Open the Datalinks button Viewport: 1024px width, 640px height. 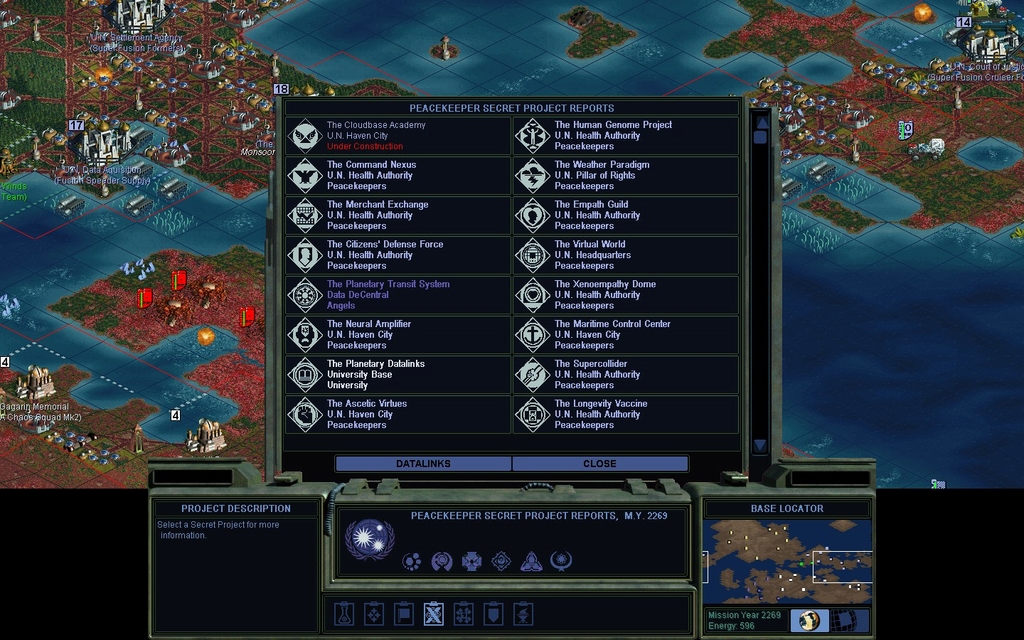pyautogui.click(x=423, y=464)
